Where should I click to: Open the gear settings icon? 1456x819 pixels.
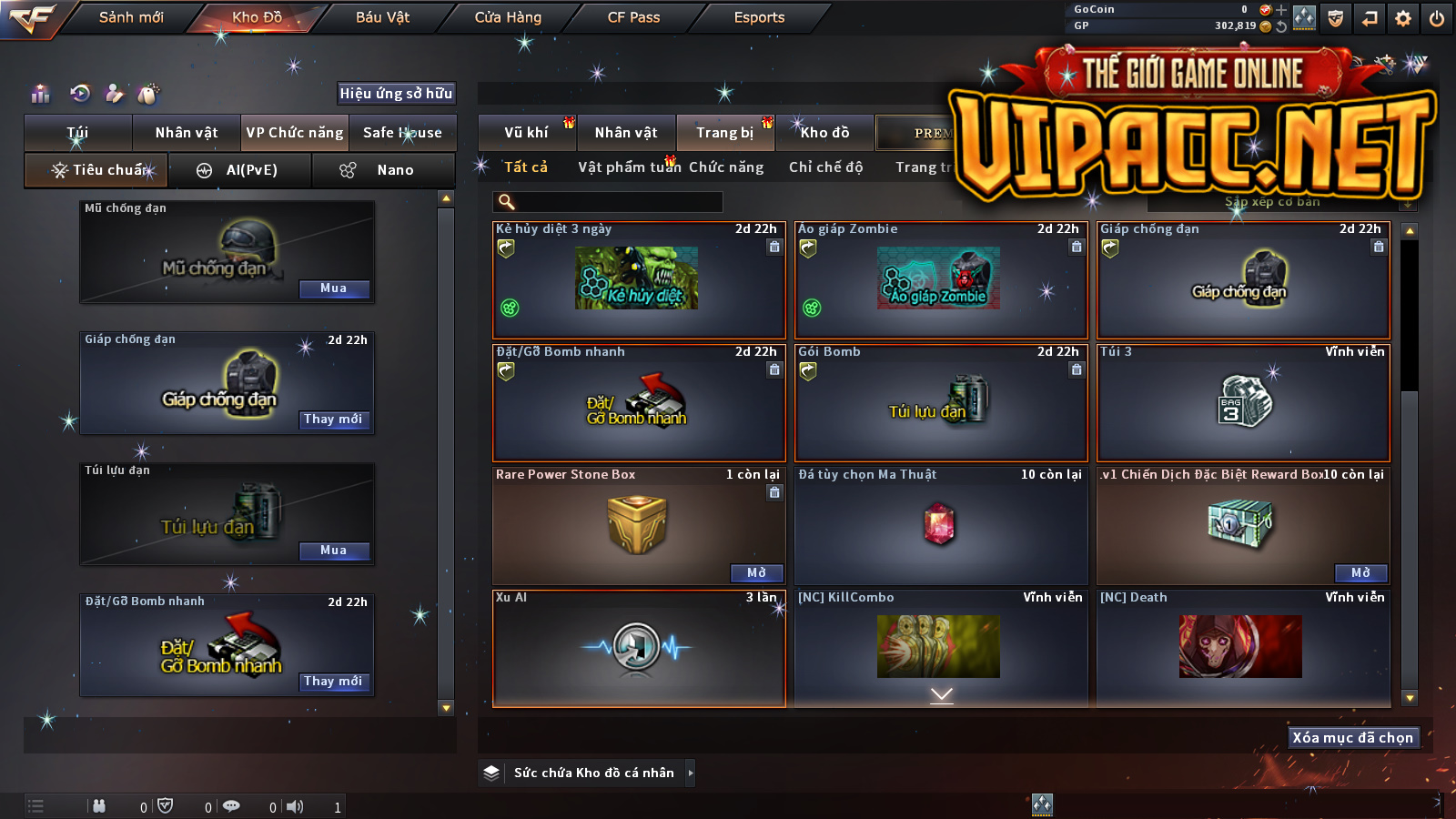(x=1403, y=18)
